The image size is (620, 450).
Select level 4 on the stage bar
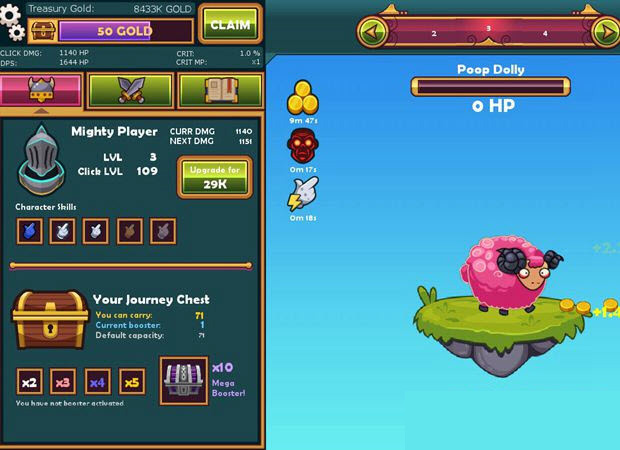545,33
